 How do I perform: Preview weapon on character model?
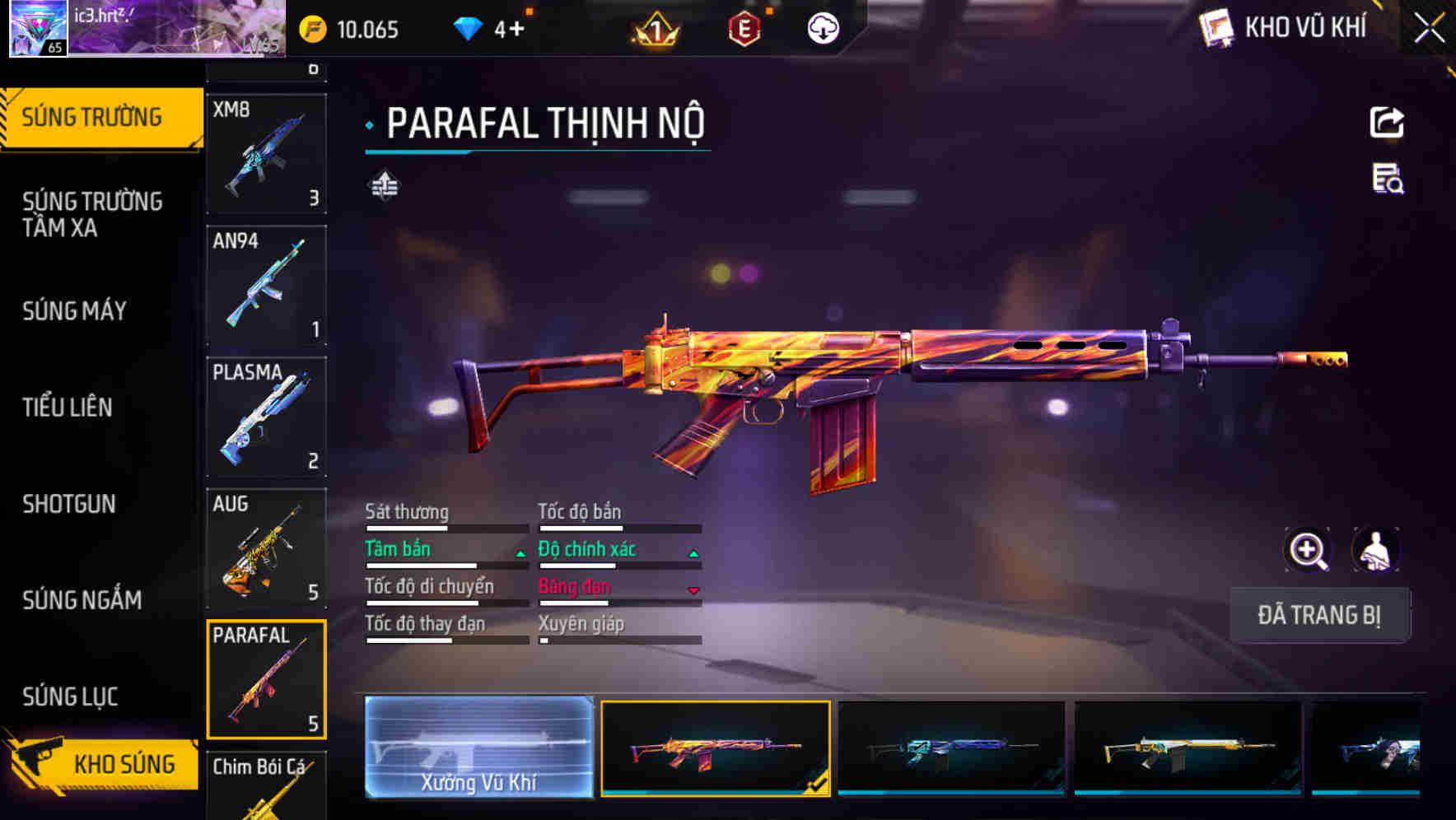pos(1375,550)
